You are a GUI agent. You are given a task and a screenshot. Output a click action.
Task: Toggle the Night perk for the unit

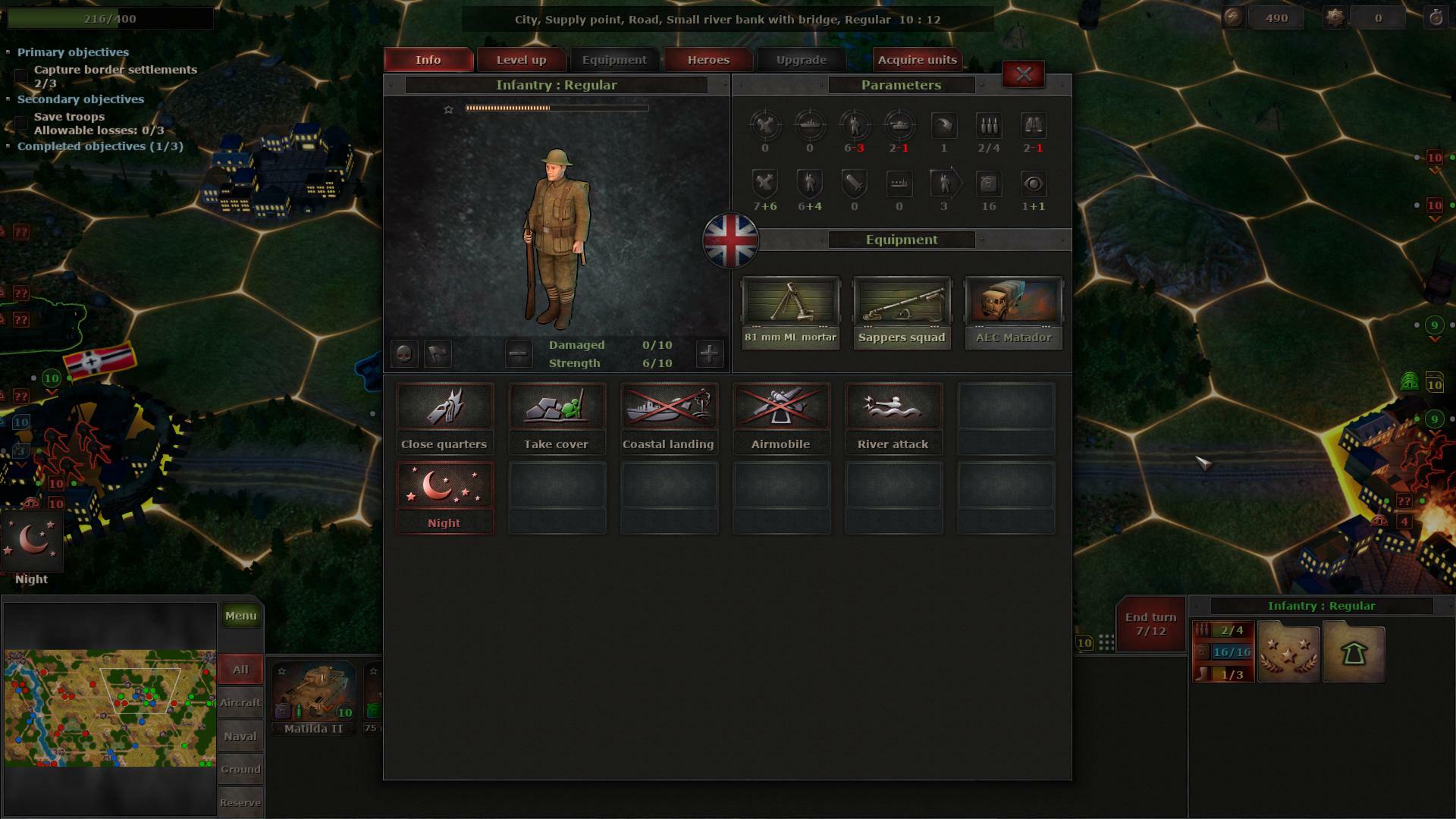coord(444,485)
